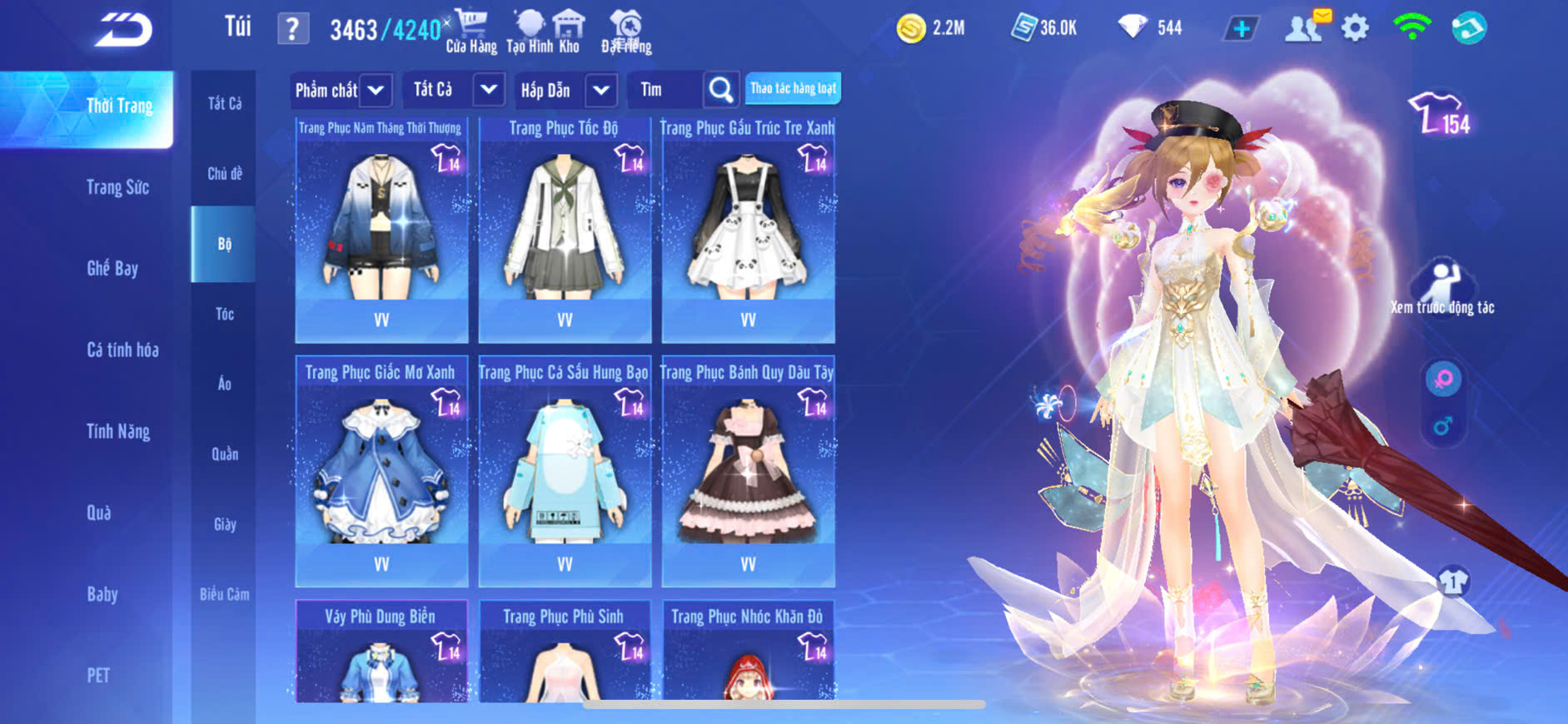1568x724 pixels.
Task: Open the Ghế Bay category
Action: coord(112,268)
